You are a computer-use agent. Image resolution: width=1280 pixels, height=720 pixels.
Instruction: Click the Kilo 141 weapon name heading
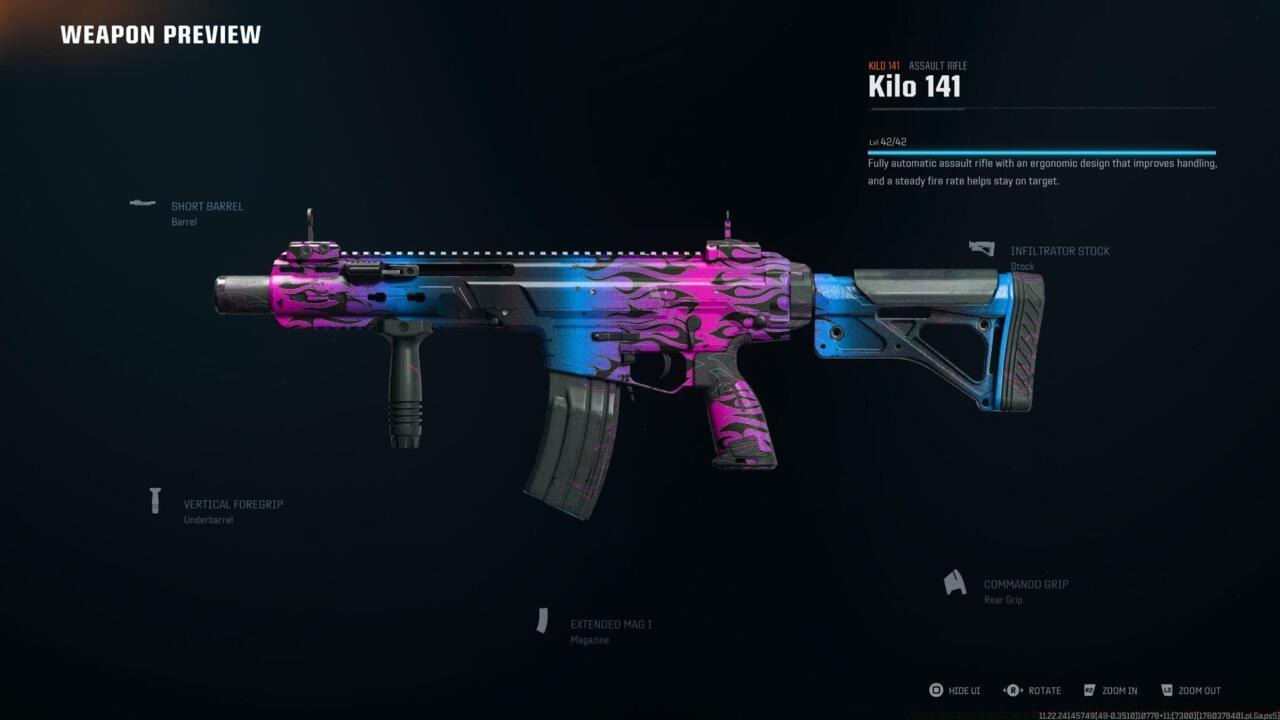coord(914,86)
